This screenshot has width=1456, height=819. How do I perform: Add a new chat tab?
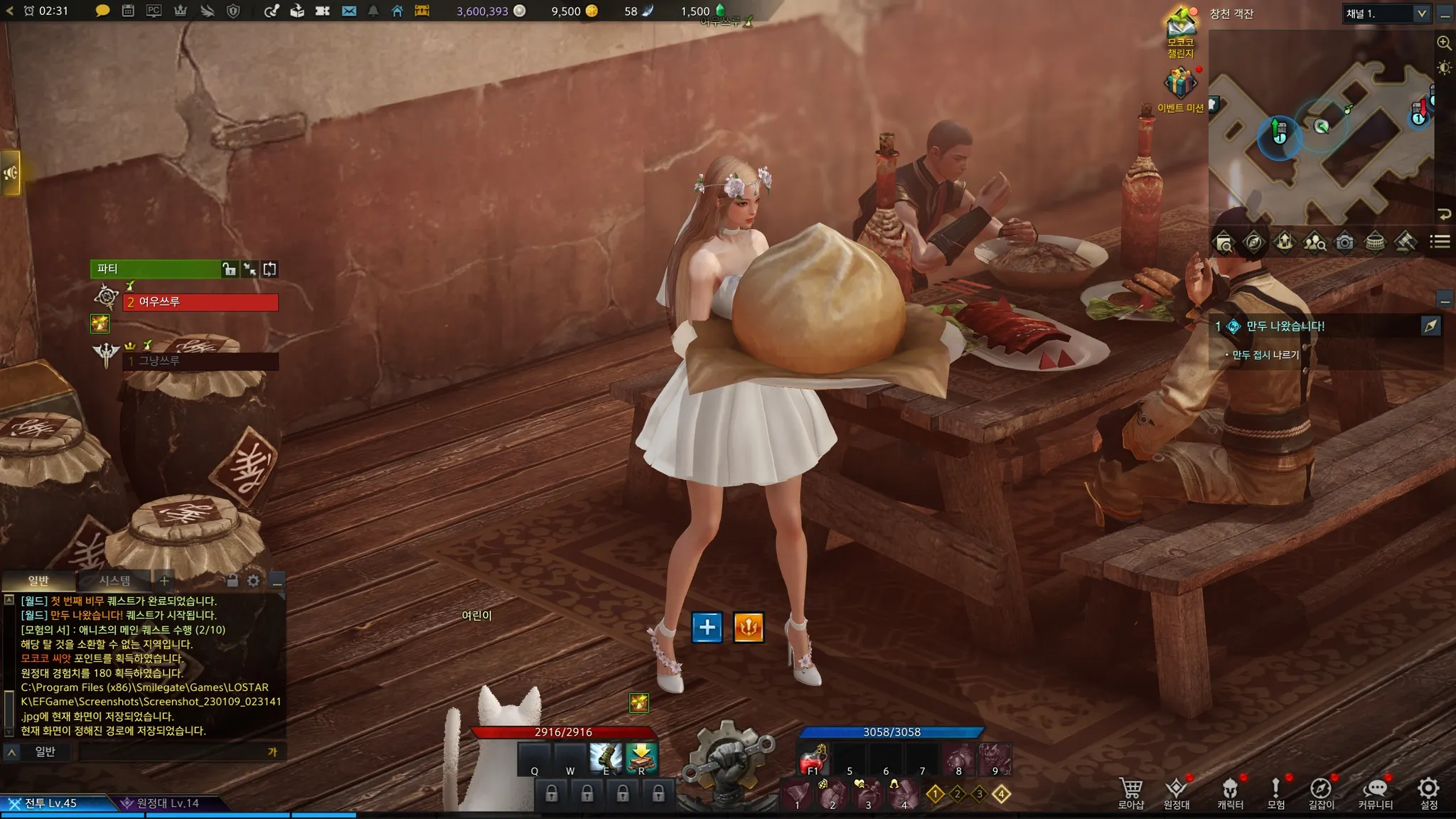[164, 581]
